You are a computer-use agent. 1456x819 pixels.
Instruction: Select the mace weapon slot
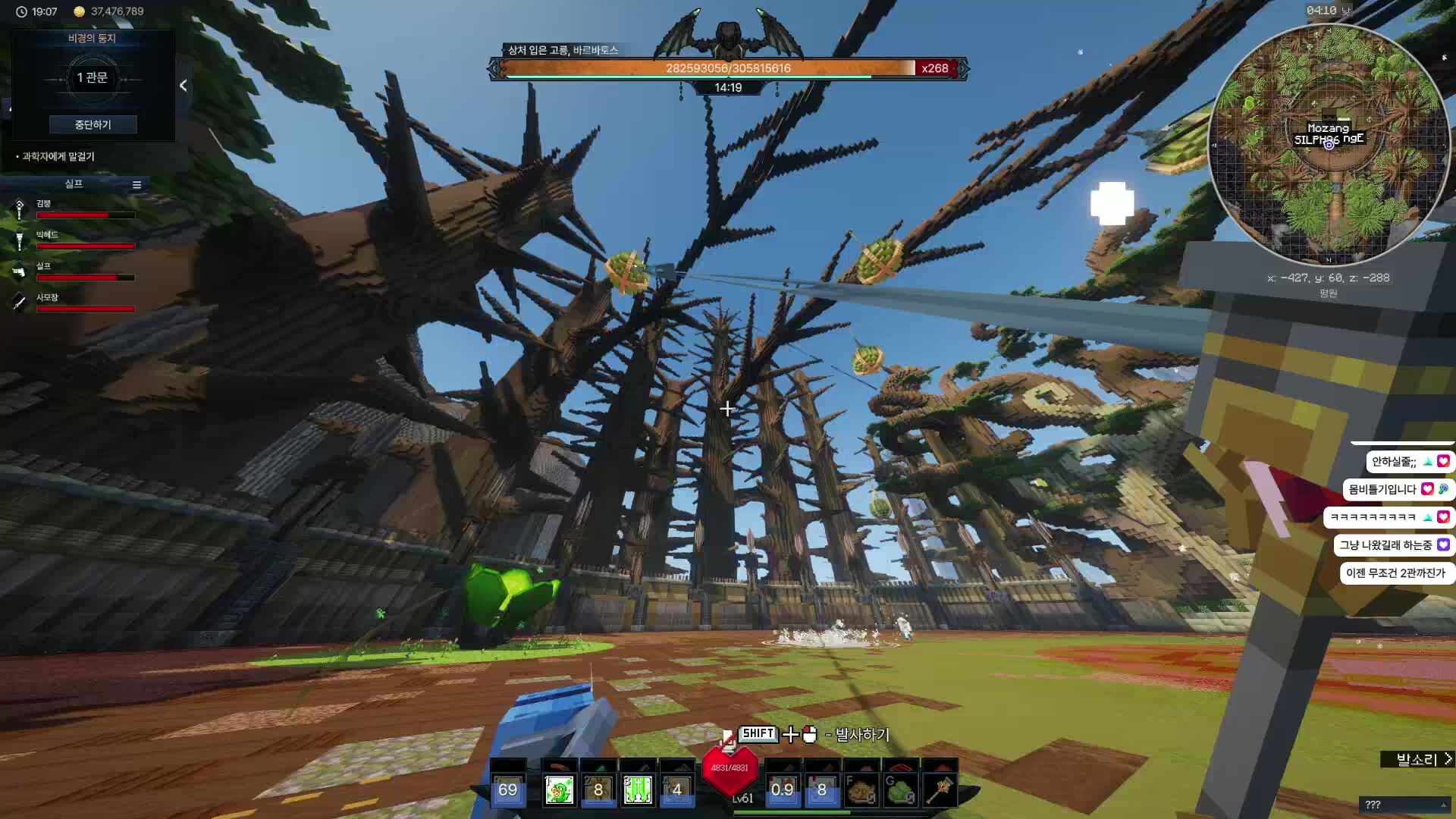coord(940,790)
